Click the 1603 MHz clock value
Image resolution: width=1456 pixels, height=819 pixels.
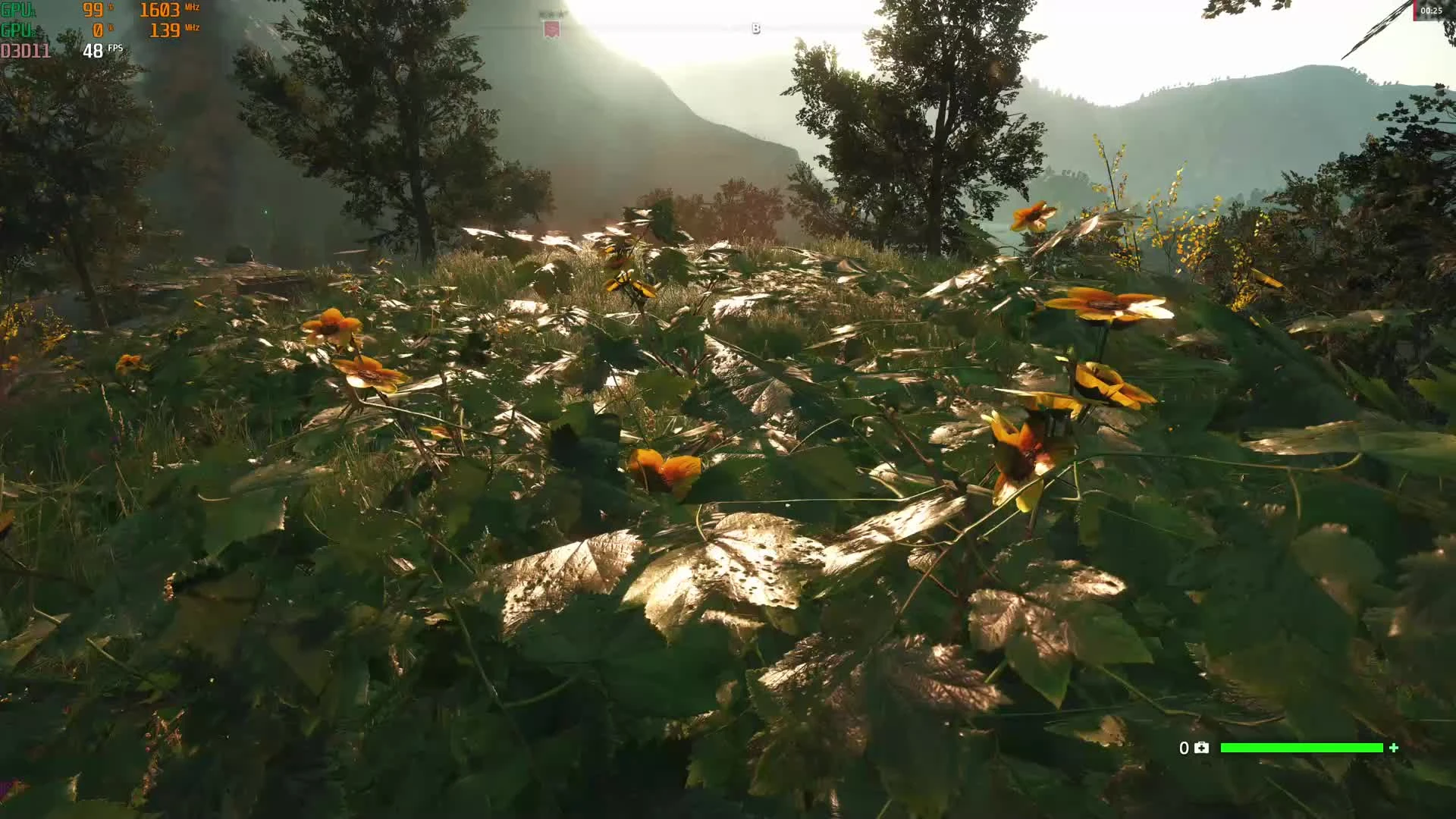[x=162, y=11]
